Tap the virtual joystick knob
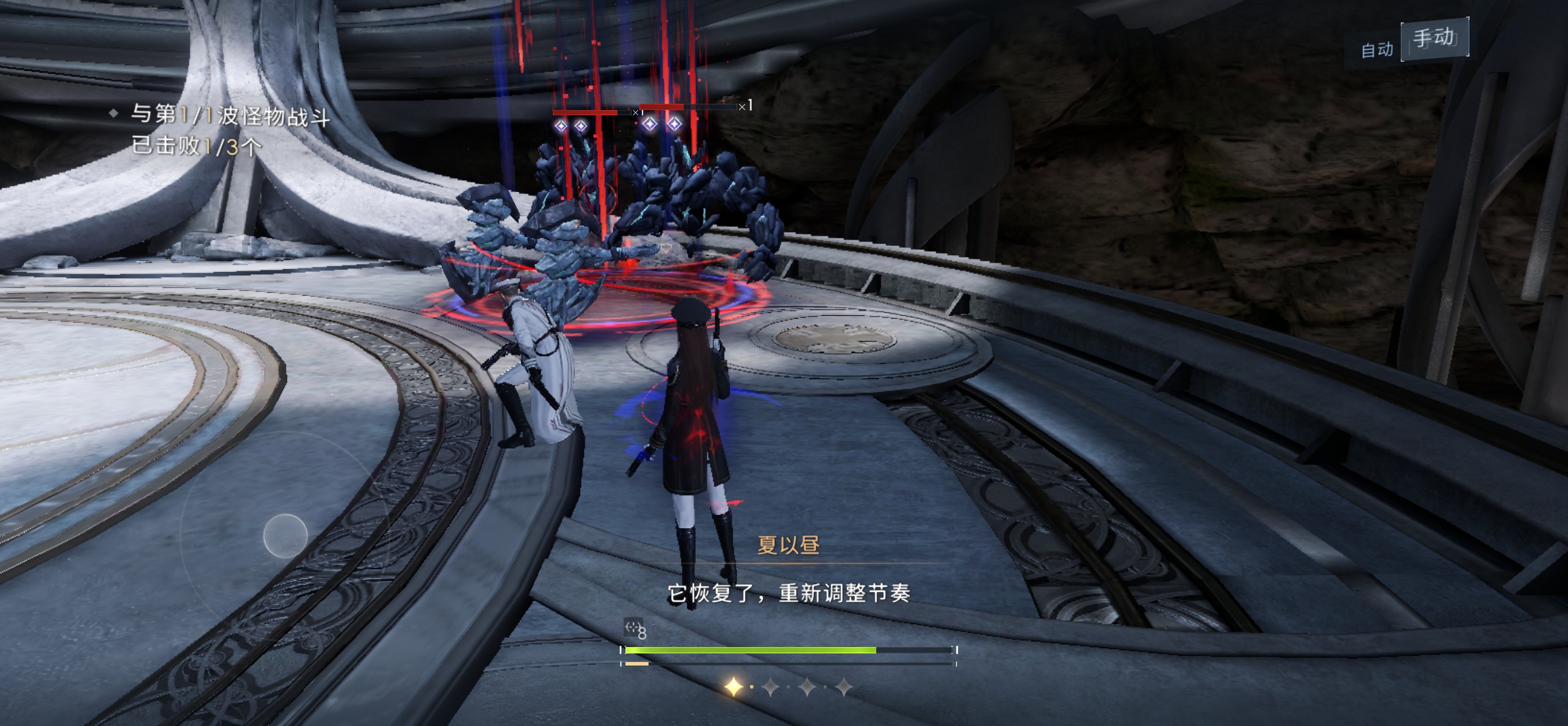The image size is (1568, 726). coord(285,535)
